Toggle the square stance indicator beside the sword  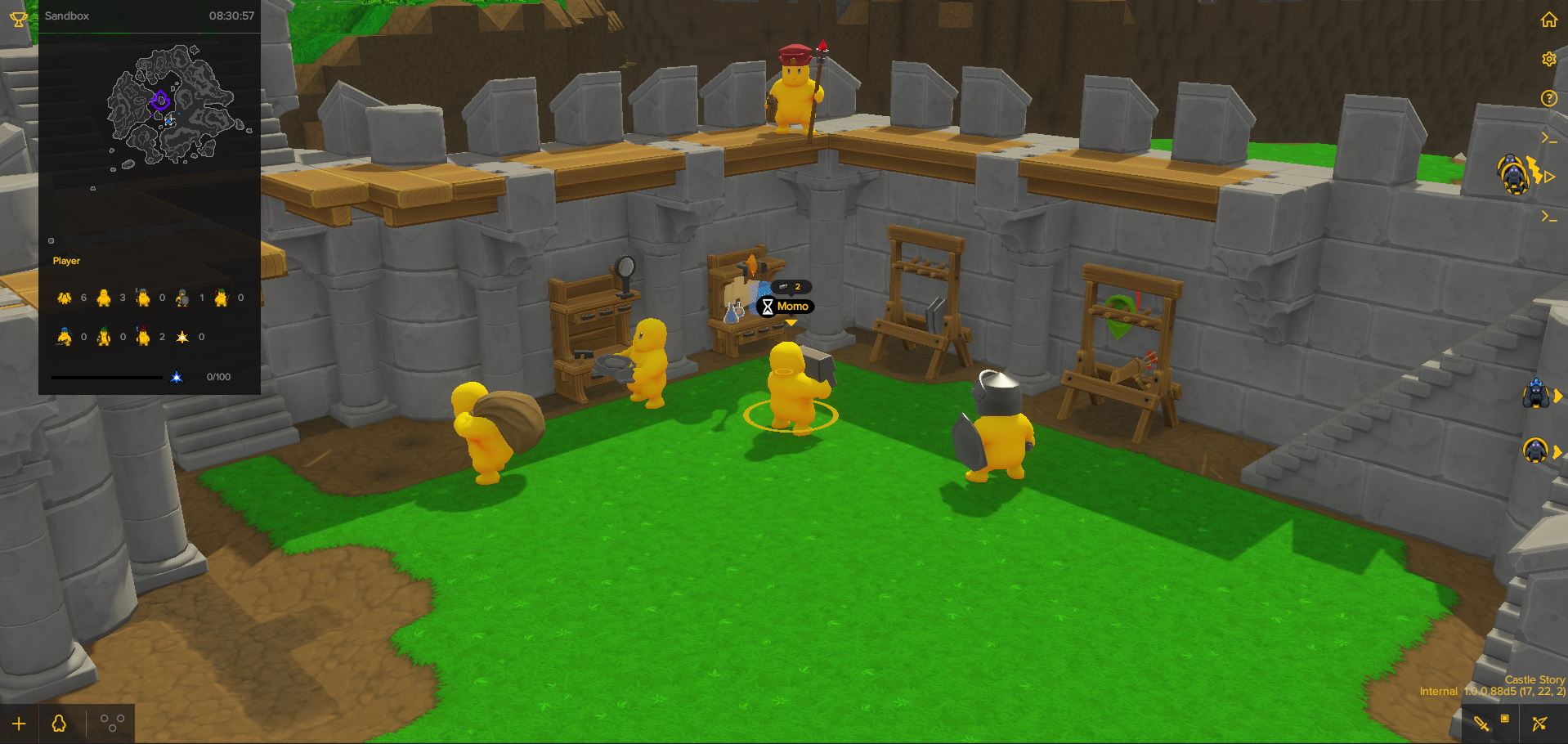[x=1505, y=718]
